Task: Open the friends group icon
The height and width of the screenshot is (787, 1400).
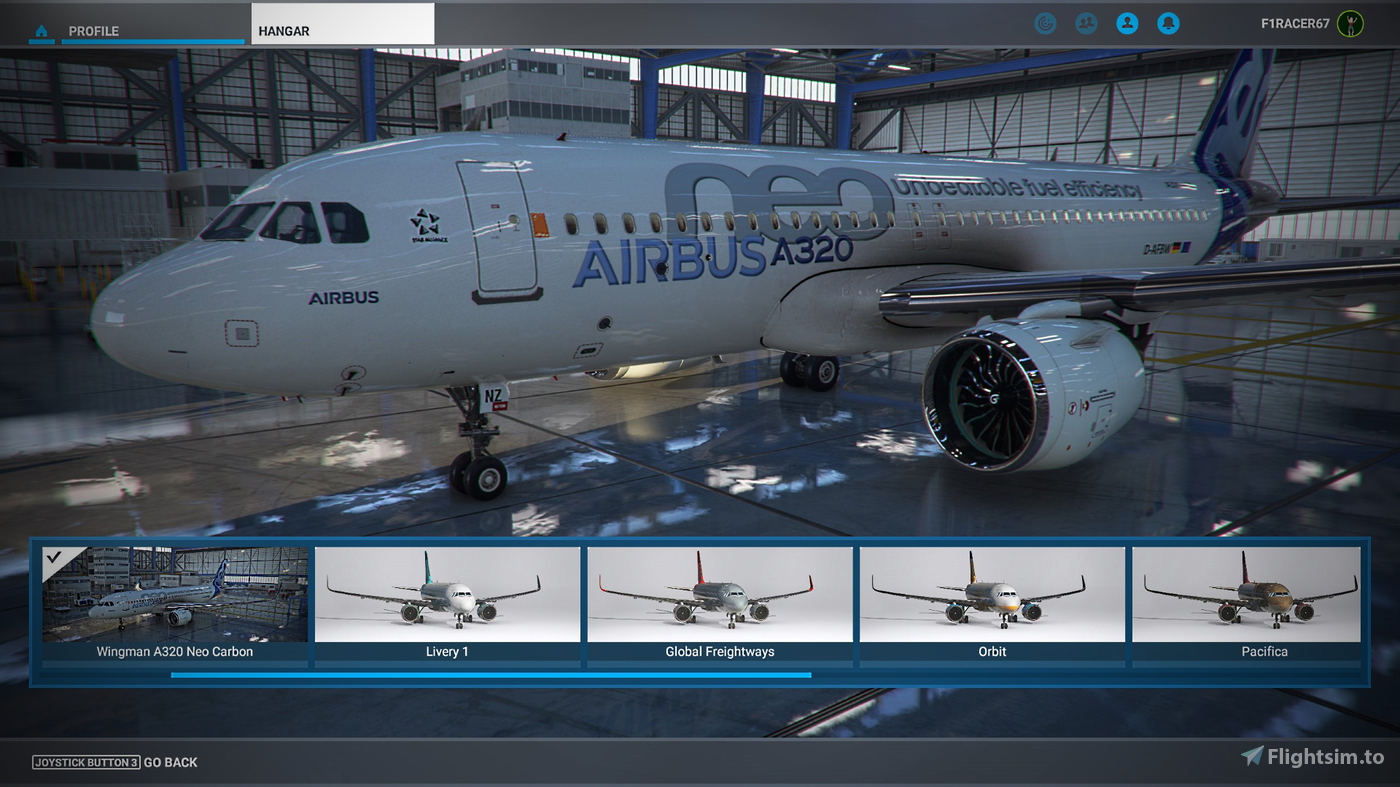Action: pyautogui.click(x=1086, y=23)
